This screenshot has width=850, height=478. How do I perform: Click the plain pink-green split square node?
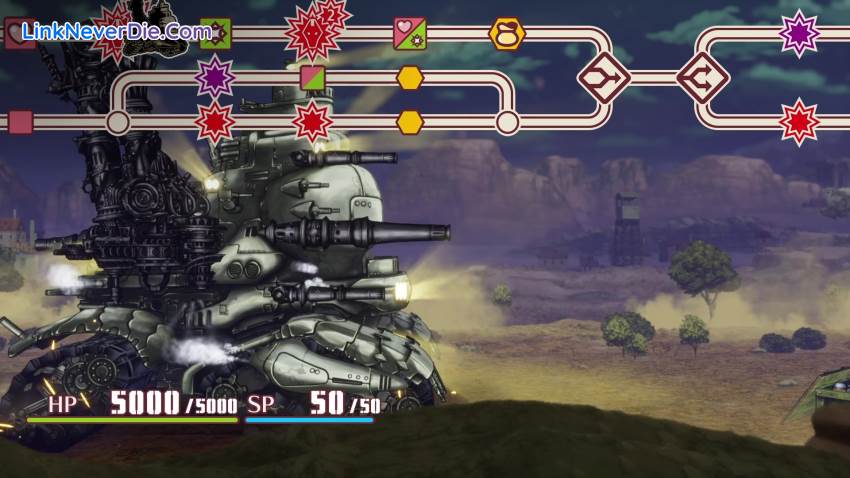(313, 78)
